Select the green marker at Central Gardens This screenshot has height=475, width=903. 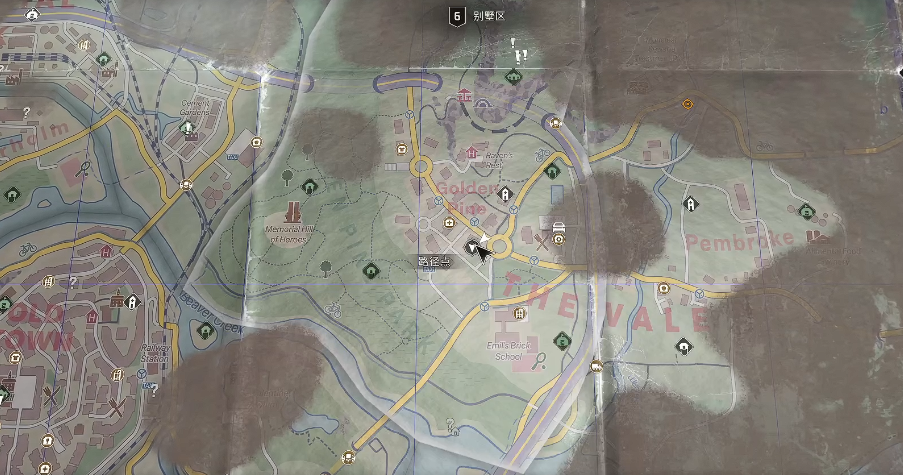pos(186,127)
